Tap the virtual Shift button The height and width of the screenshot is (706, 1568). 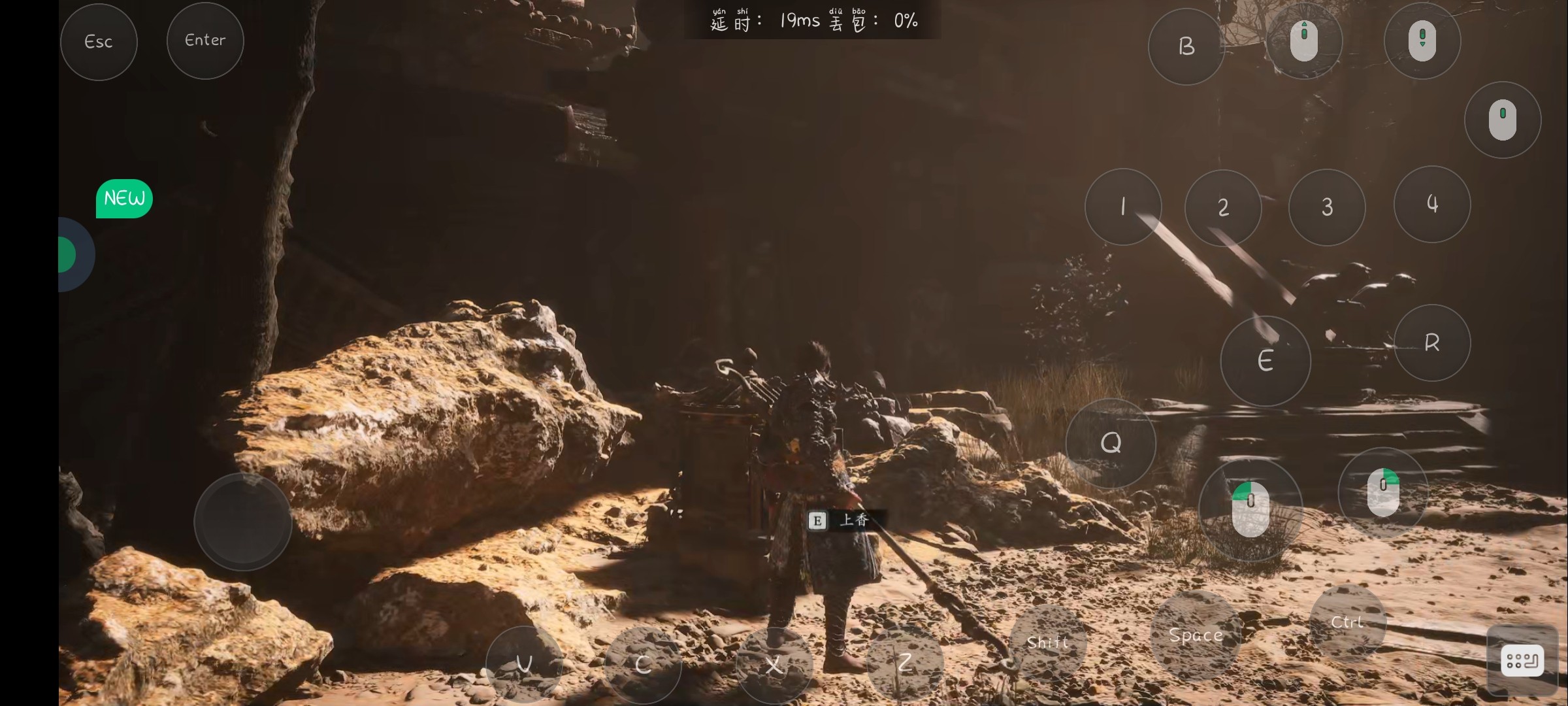(x=1047, y=643)
